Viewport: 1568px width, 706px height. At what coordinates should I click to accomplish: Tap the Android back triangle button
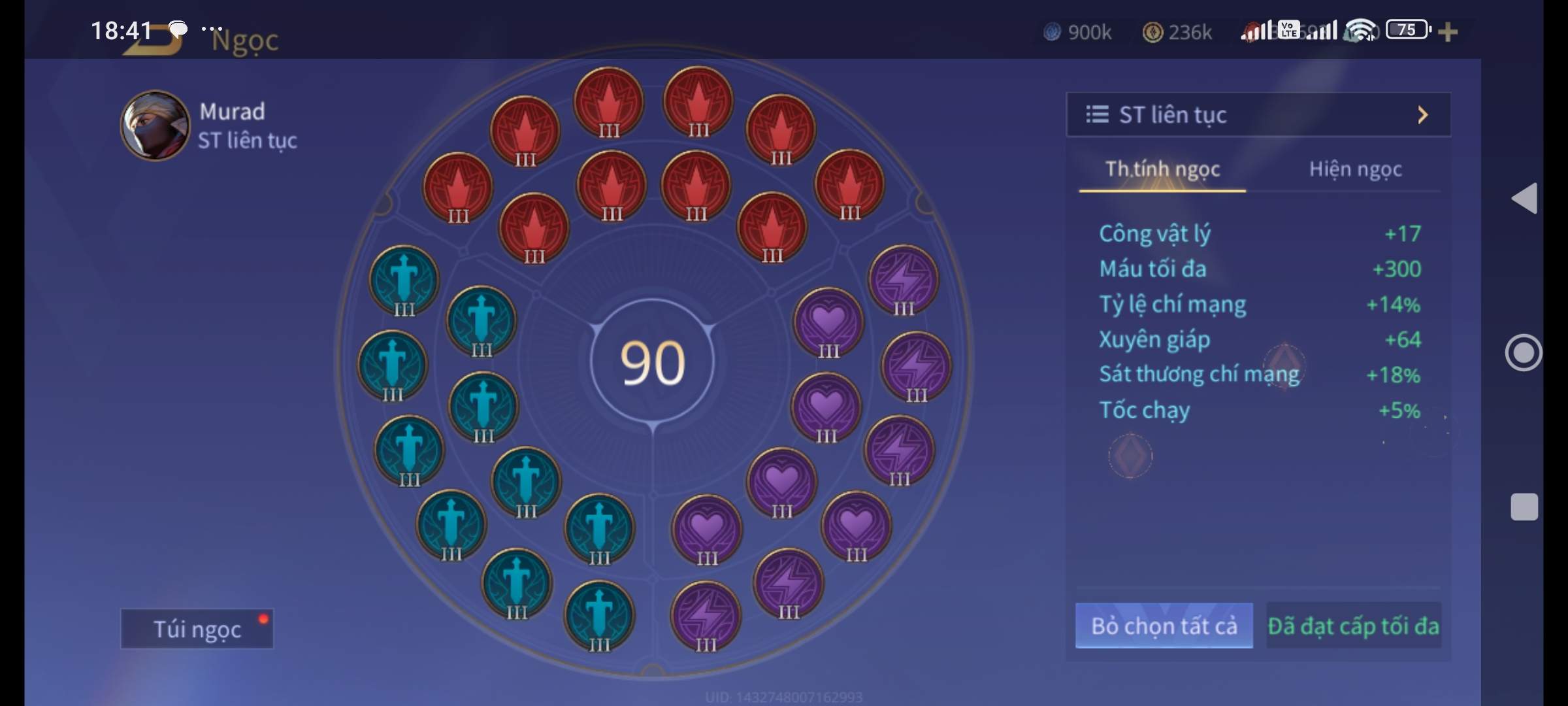[1524, 198]
